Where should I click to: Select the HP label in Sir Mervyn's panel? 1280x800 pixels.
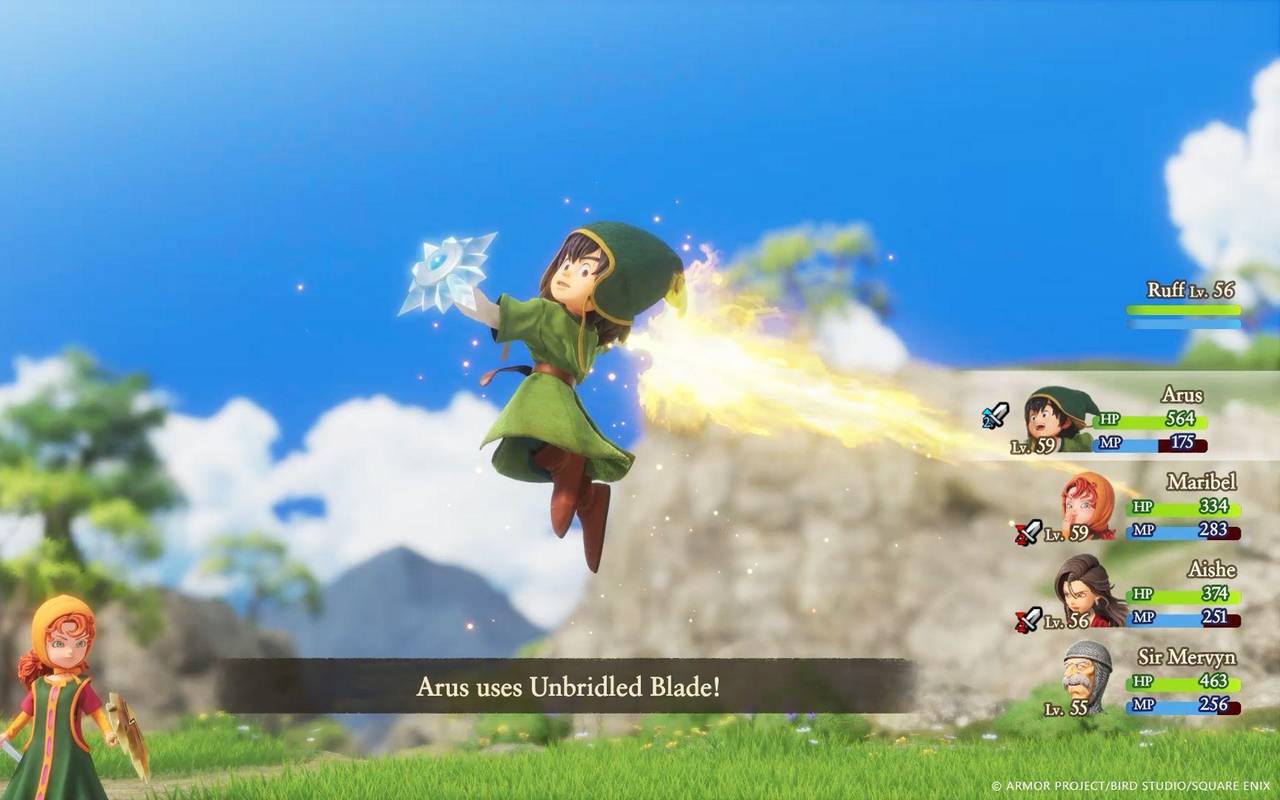[1143, 679]
